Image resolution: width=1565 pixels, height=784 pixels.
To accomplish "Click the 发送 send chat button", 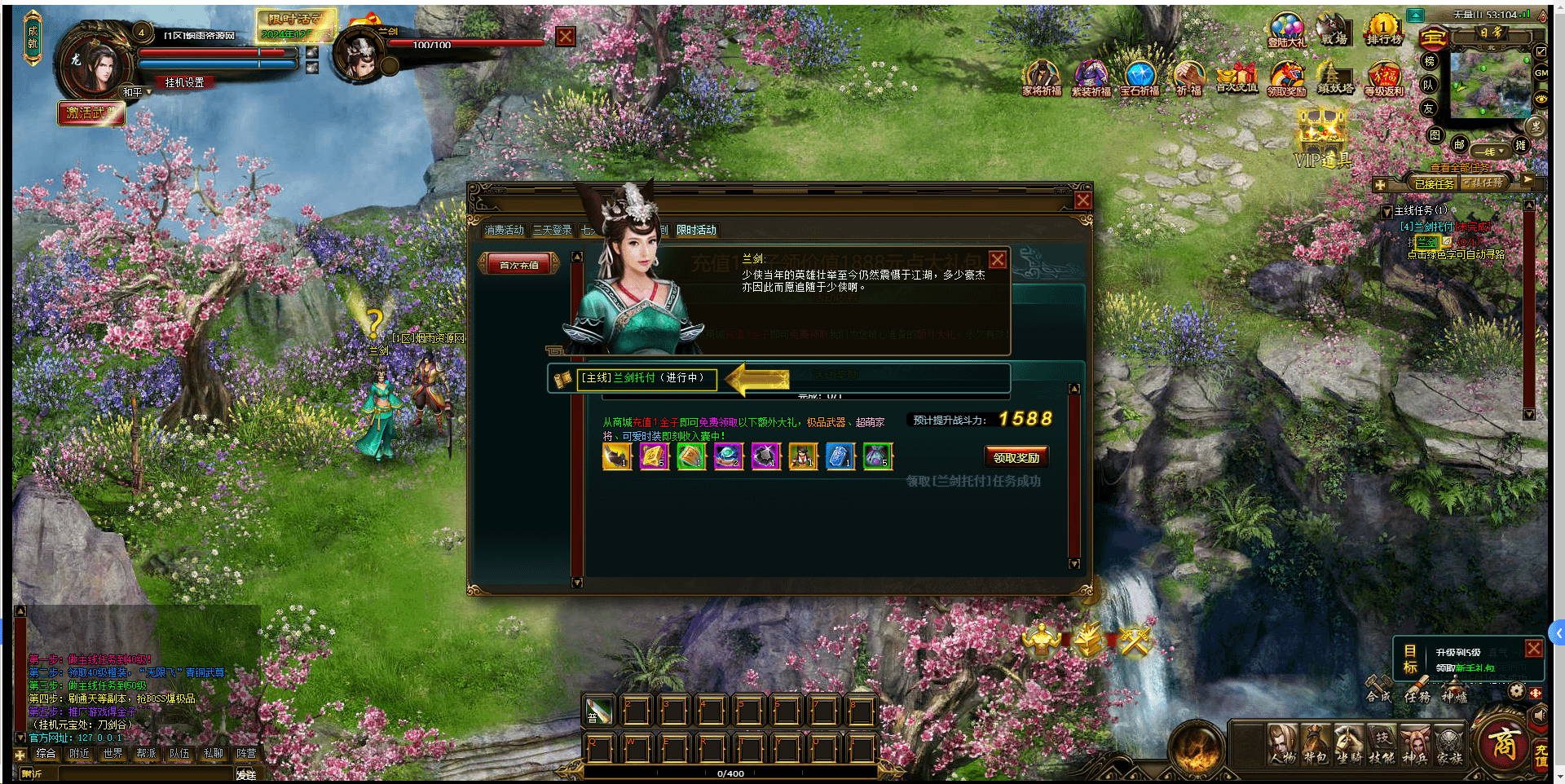I will pos(245,774).
